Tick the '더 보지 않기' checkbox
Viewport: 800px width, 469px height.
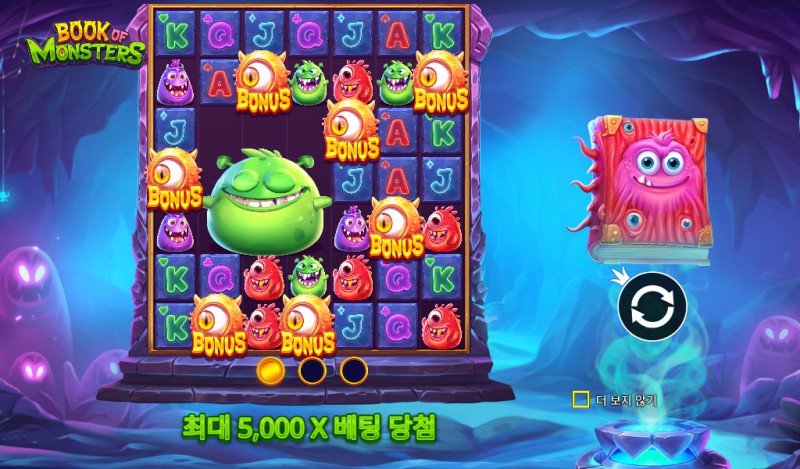point(580,400)
